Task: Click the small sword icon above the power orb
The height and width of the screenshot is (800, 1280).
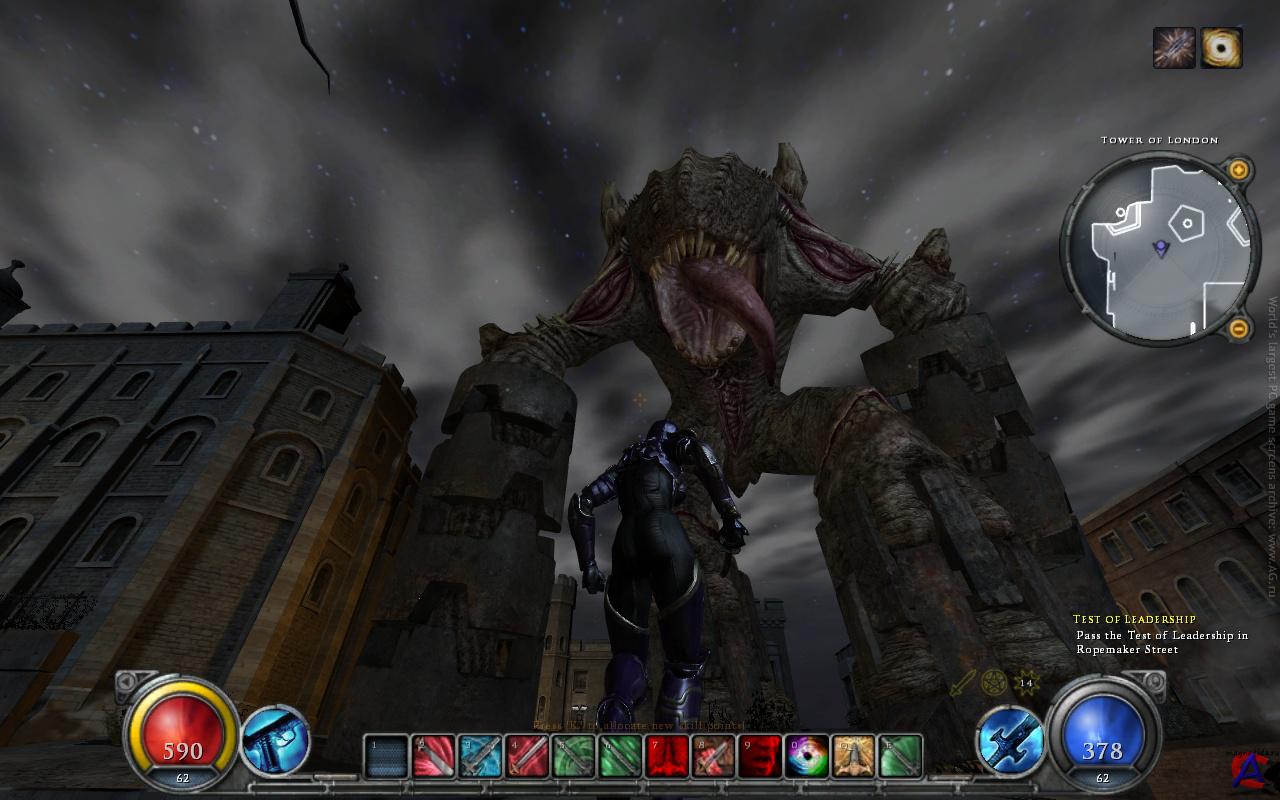Action: (x=962, y=684)
